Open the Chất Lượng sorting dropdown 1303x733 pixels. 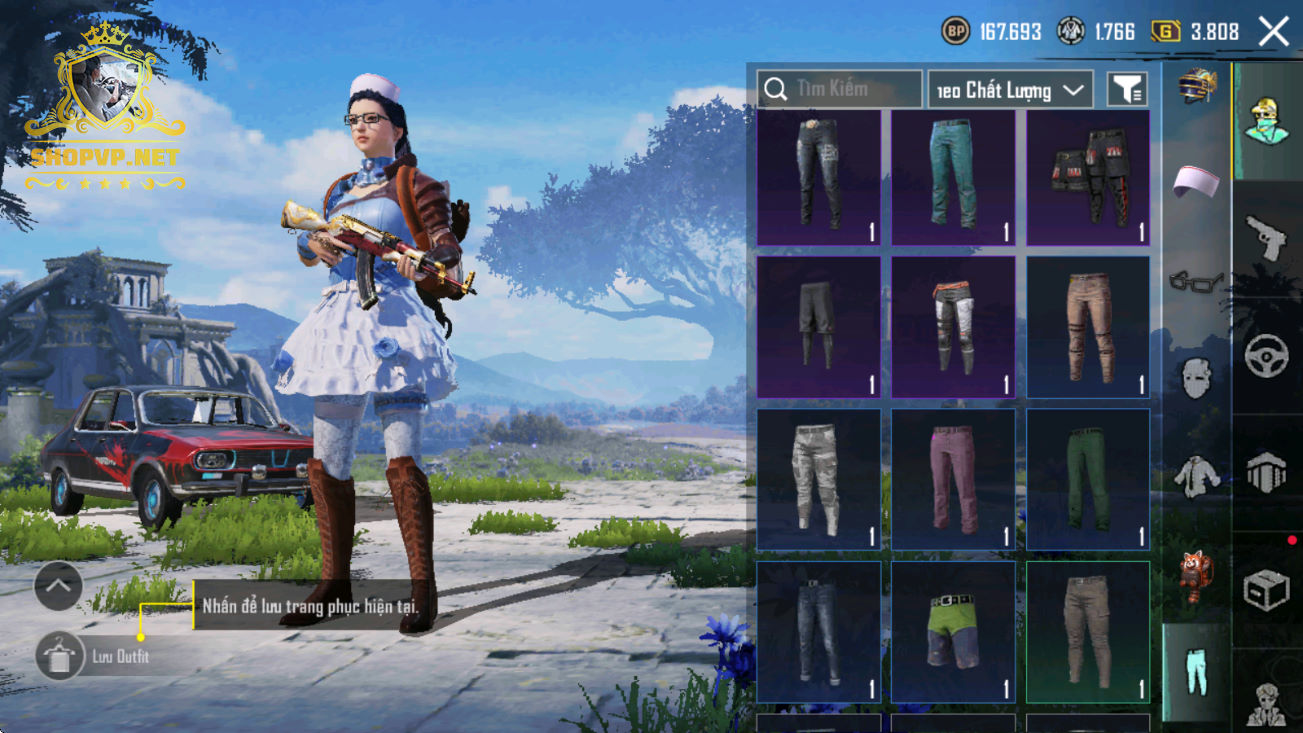(1010, 90)
